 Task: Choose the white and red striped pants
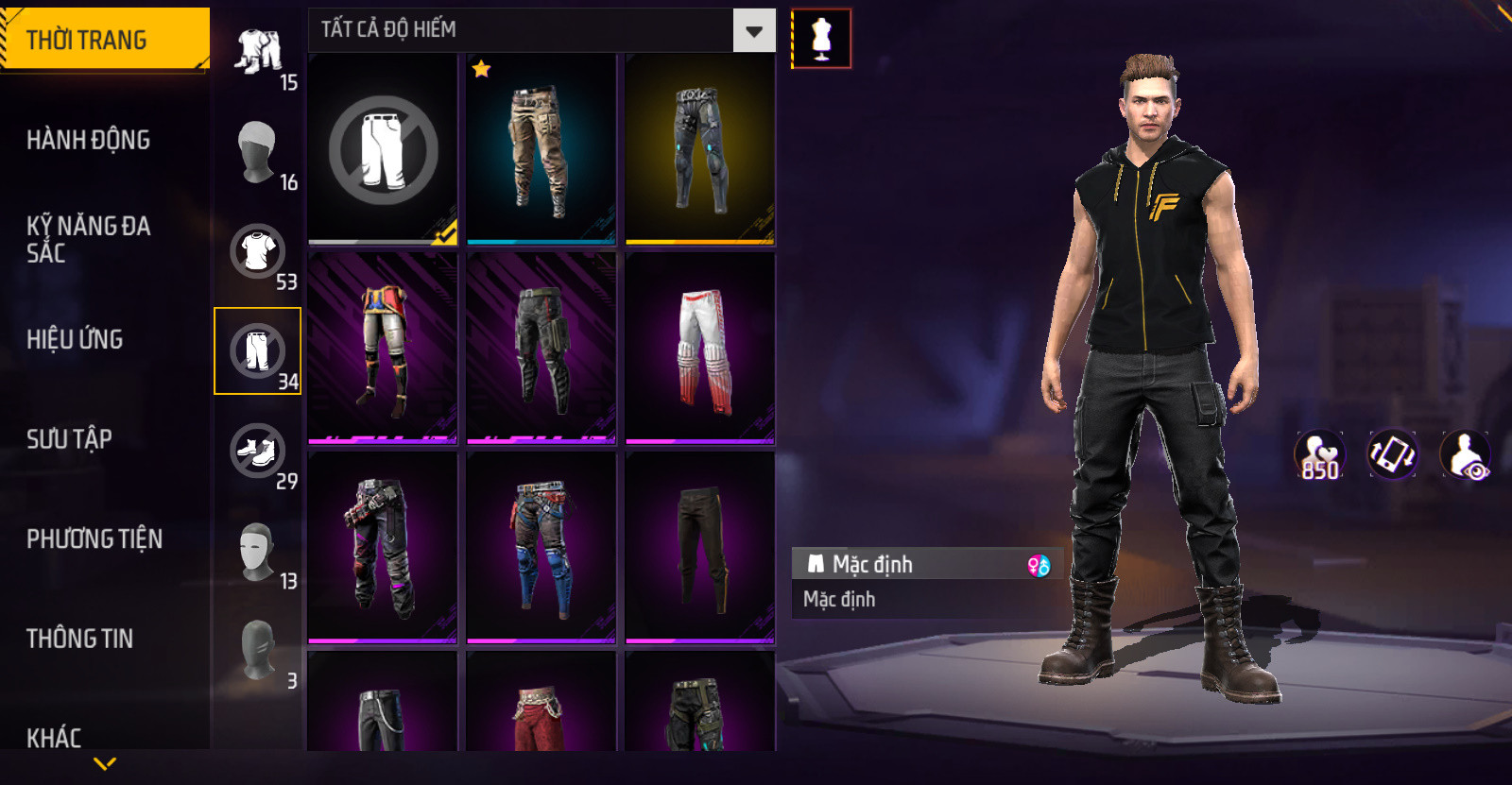point(700,348)
